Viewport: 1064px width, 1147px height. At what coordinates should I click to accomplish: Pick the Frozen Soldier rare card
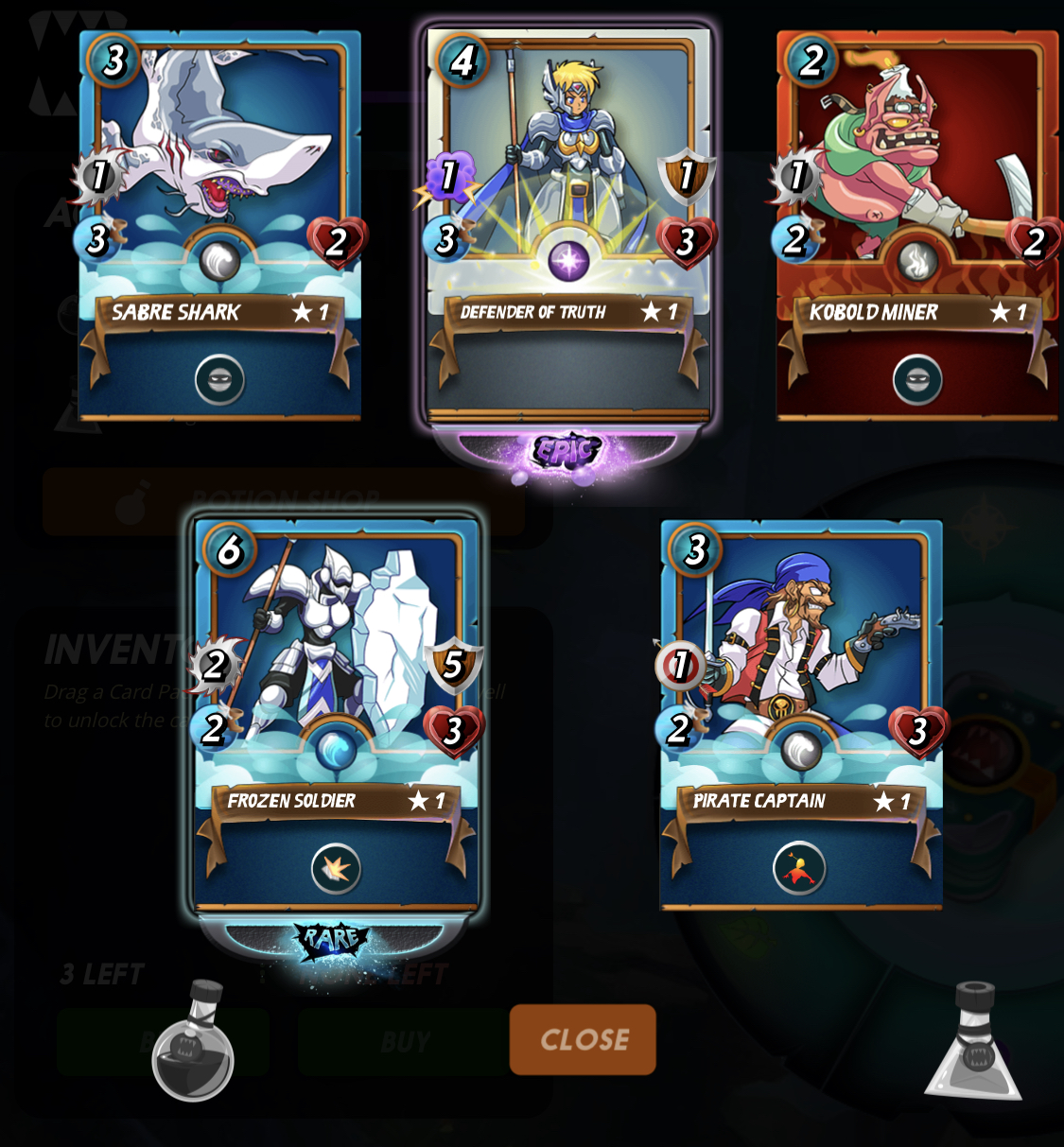tap(336, 681)
